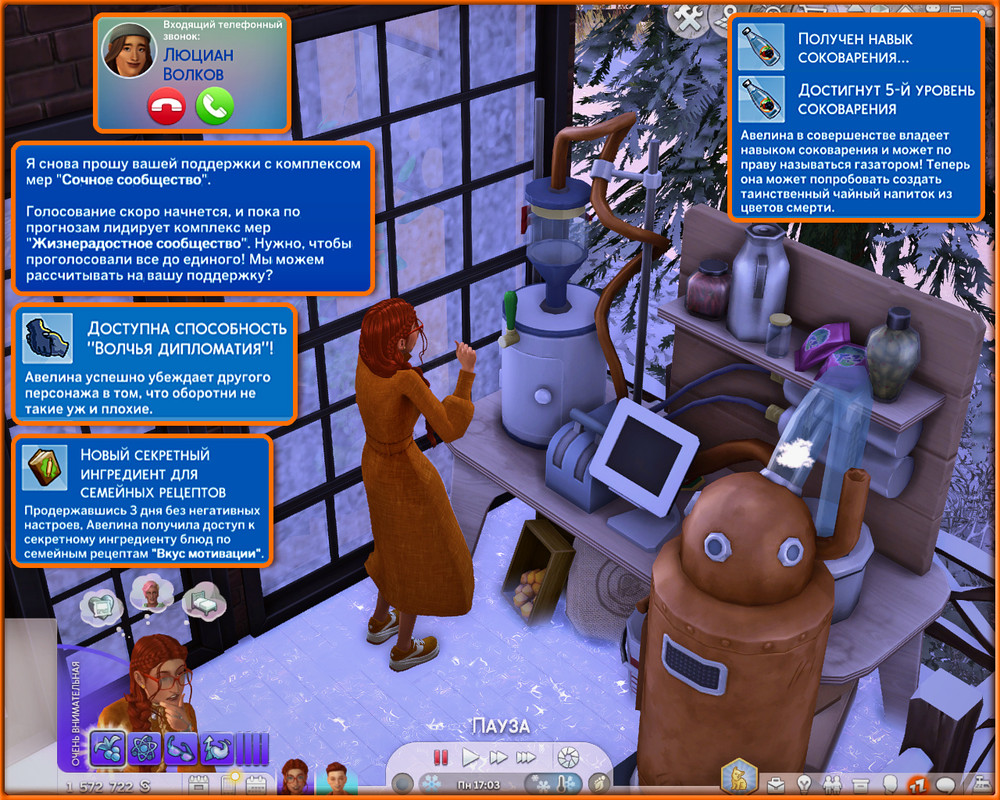1000x800 pixels.
Task: Select the grapes moodlet icon
Action: click(106, 749)
